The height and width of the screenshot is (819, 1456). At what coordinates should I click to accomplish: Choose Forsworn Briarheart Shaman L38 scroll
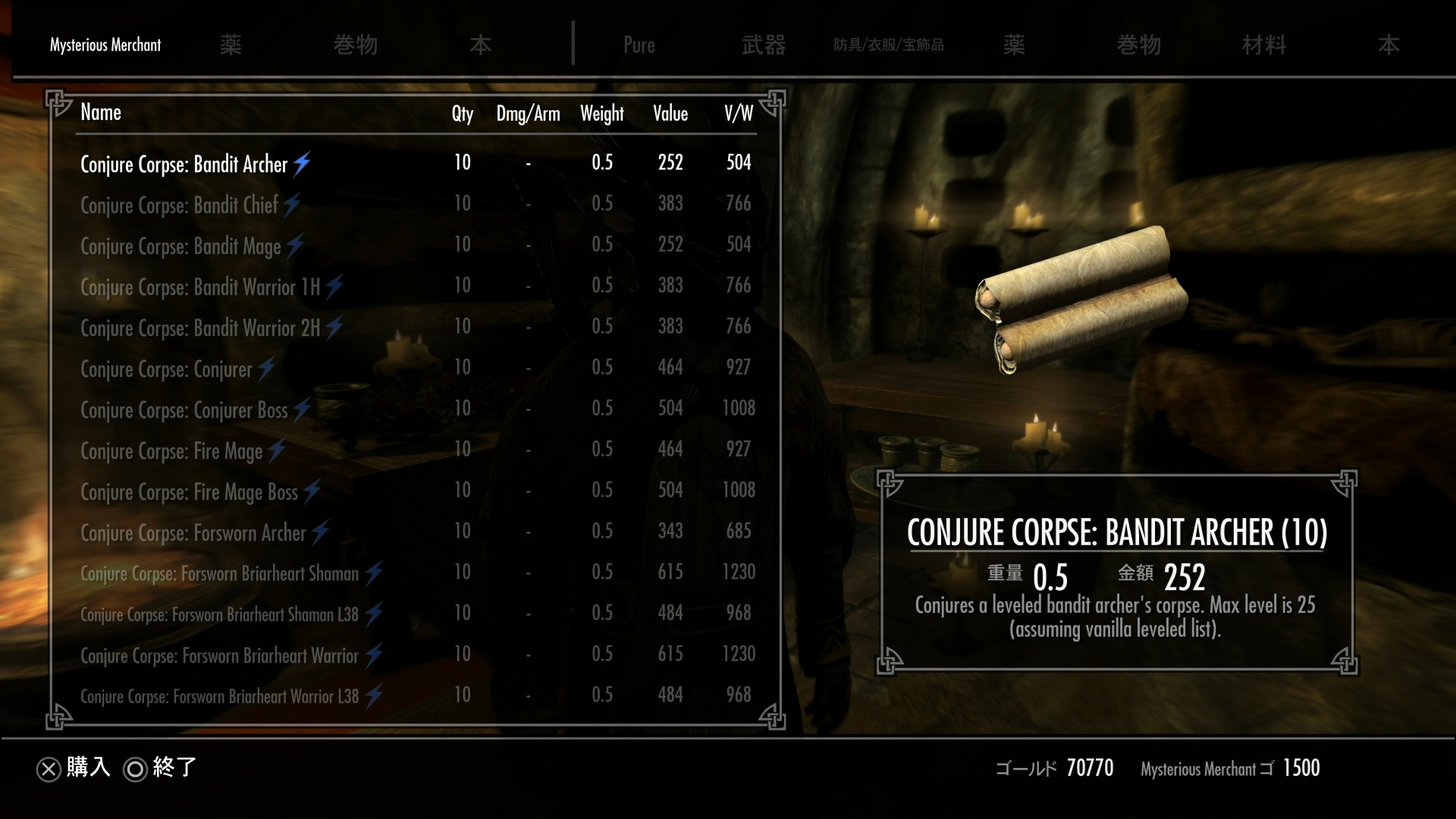click(x=219, y=614)
